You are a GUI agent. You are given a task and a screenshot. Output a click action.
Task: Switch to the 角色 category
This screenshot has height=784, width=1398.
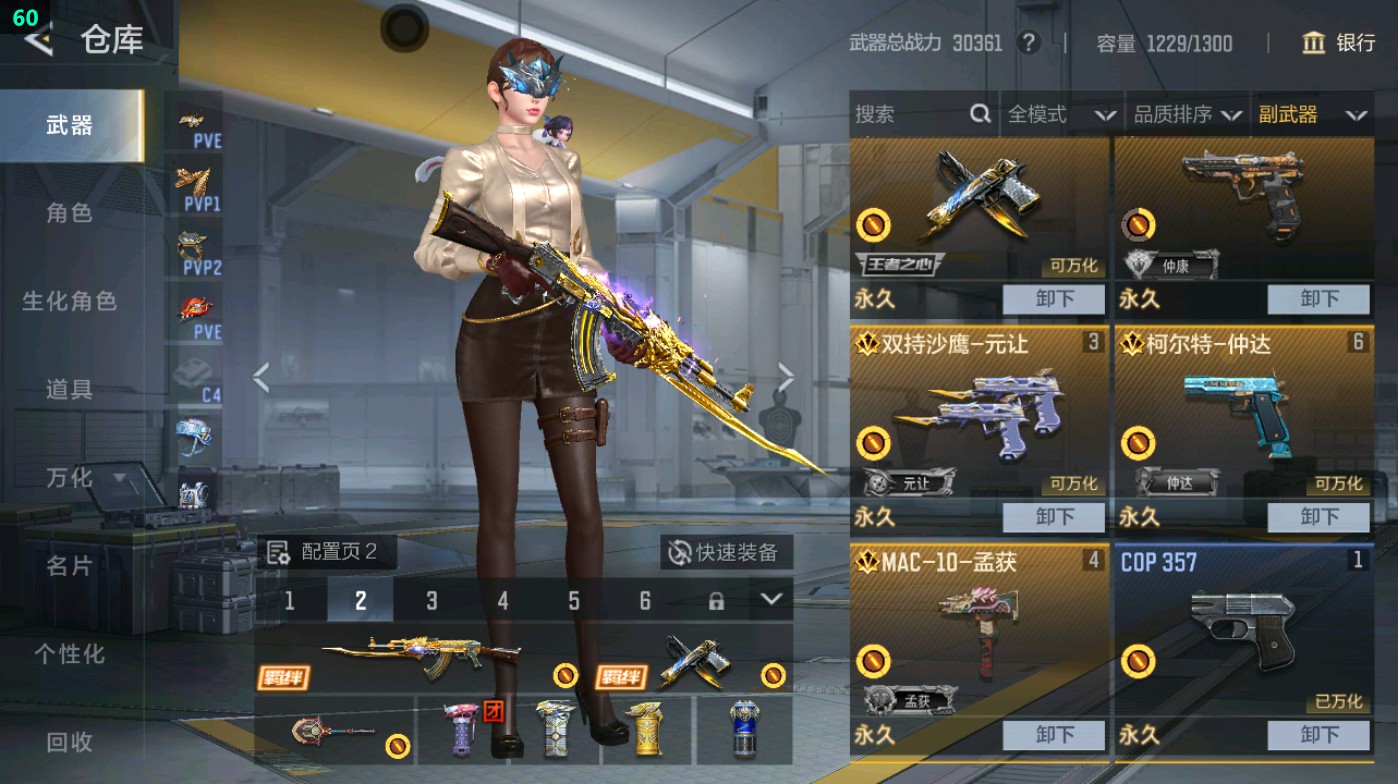70,214
